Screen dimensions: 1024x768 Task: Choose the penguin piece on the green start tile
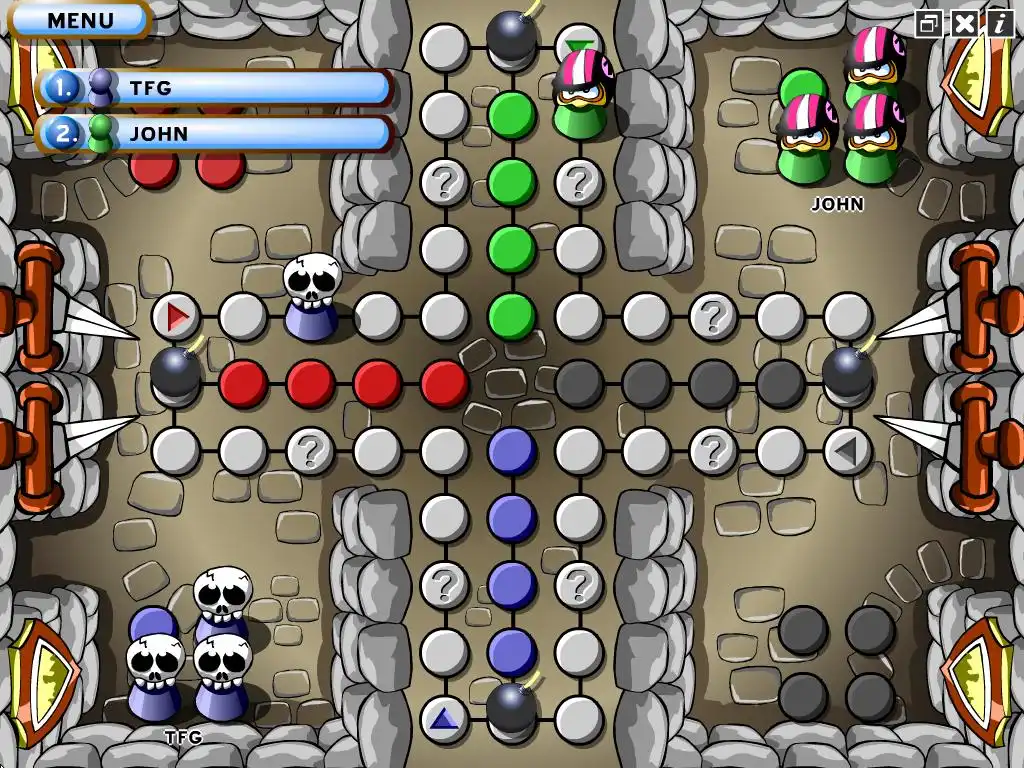coord(580,95)
